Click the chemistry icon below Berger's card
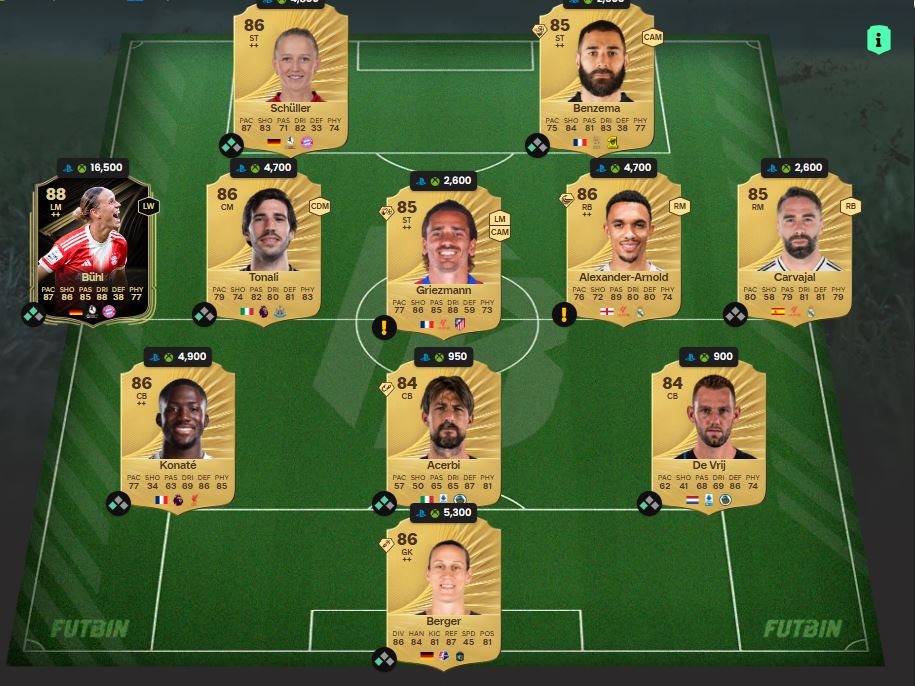 coord(385,658)
